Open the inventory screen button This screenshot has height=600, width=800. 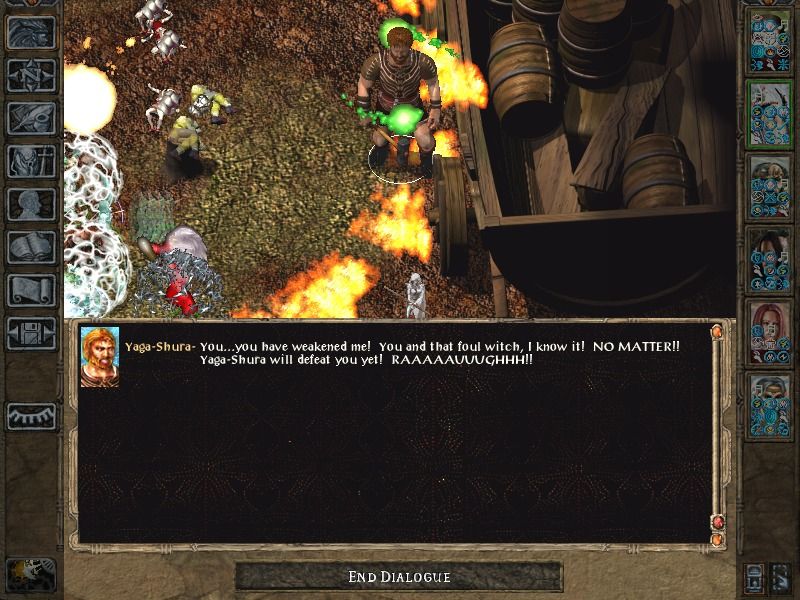click(x=31, y=161)
